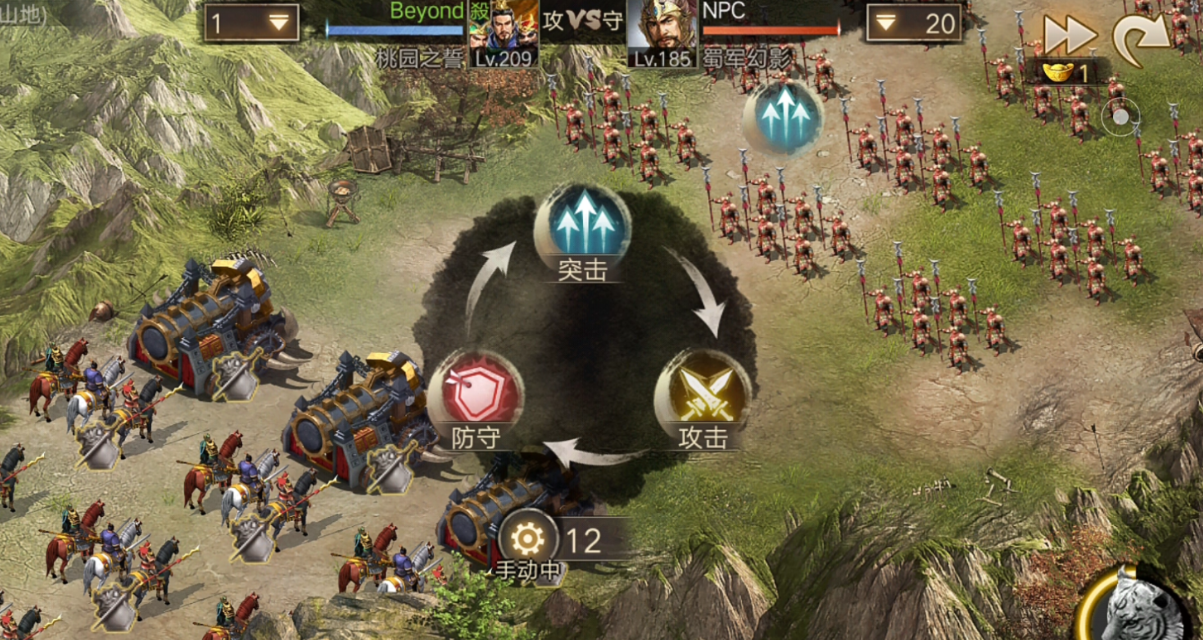Screen dimensions: 1203x640
Task: Click the curved arrow retreat button
Action: (x=1142, y=36)
